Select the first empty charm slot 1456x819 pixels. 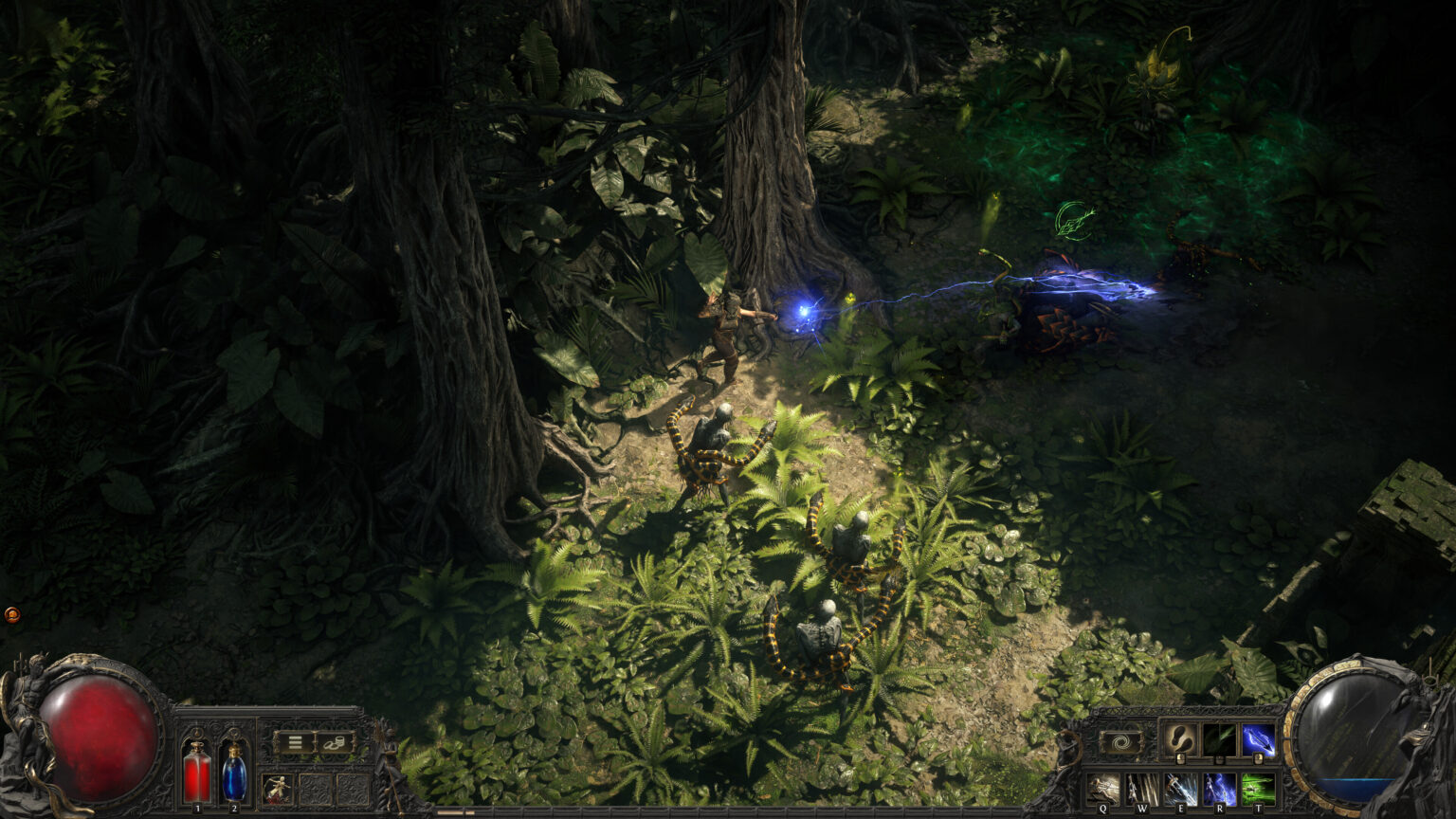pos(315,789)
